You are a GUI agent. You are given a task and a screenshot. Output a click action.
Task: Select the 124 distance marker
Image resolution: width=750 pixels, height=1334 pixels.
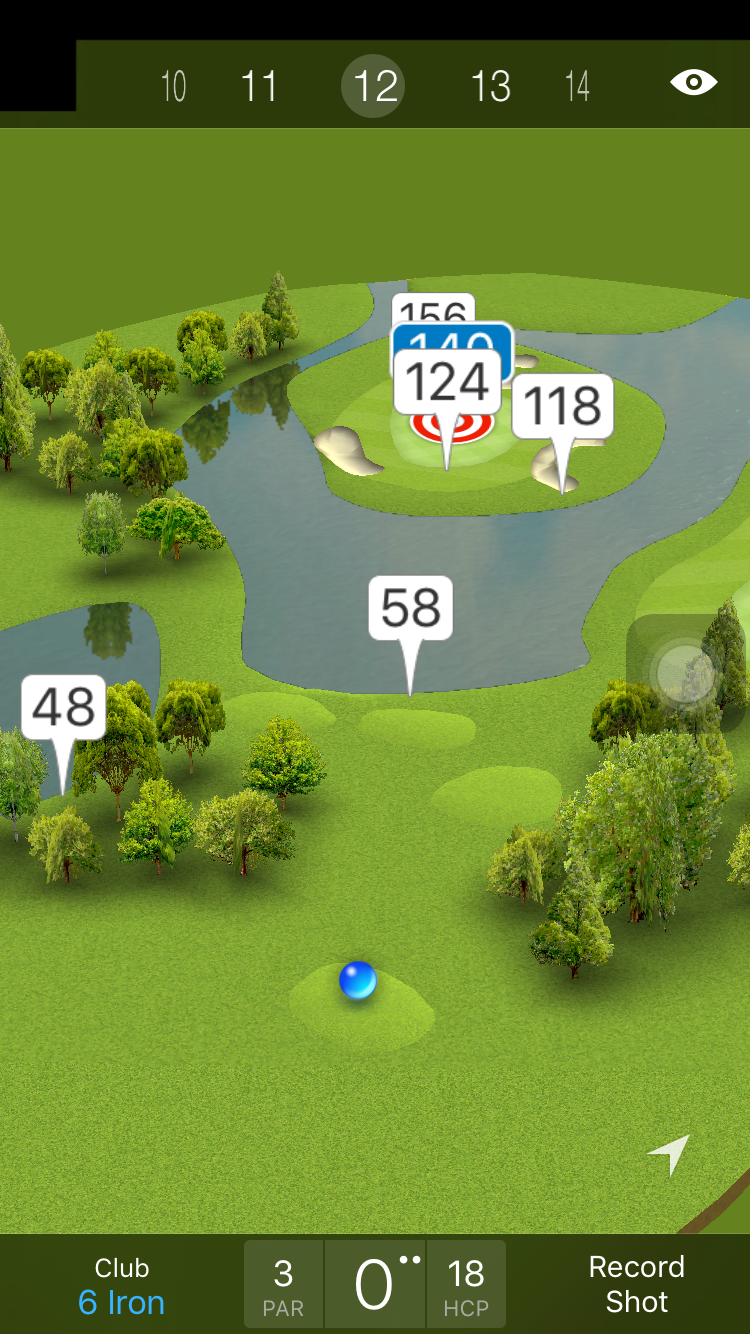[x=447, y=383]
